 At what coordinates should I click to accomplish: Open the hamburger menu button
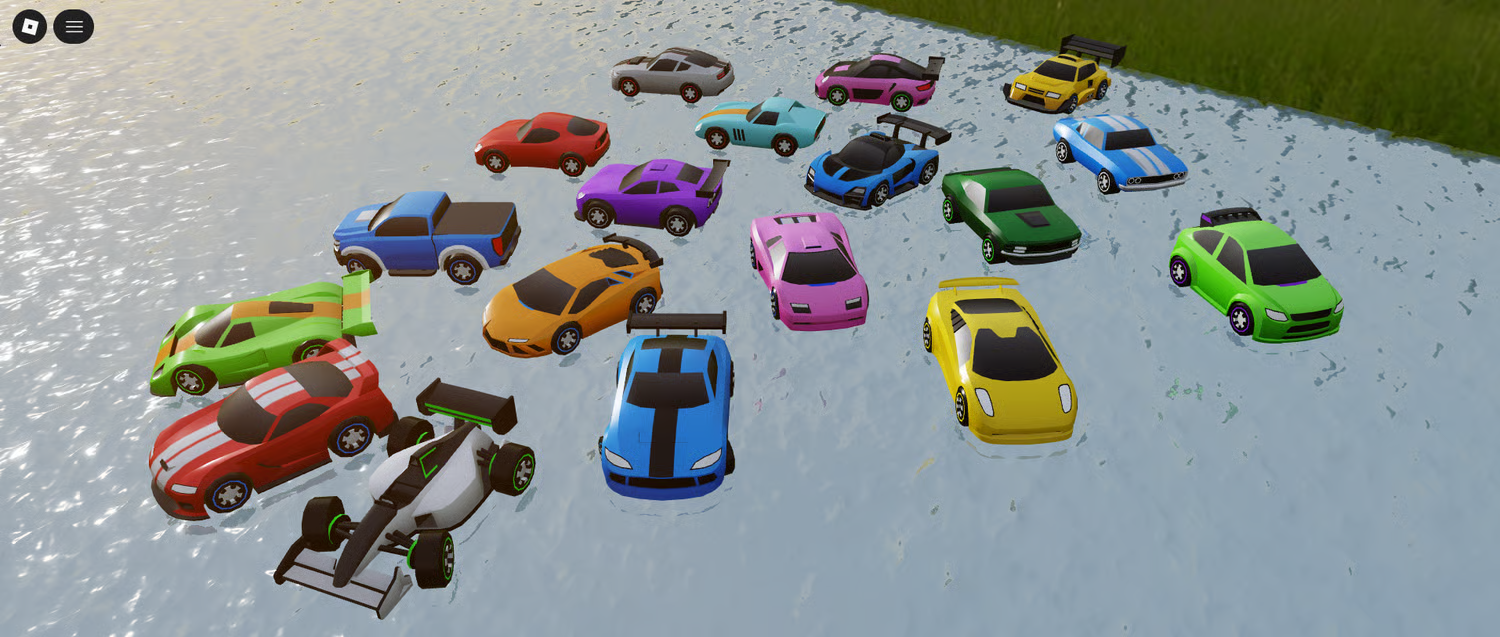point(74,27)
